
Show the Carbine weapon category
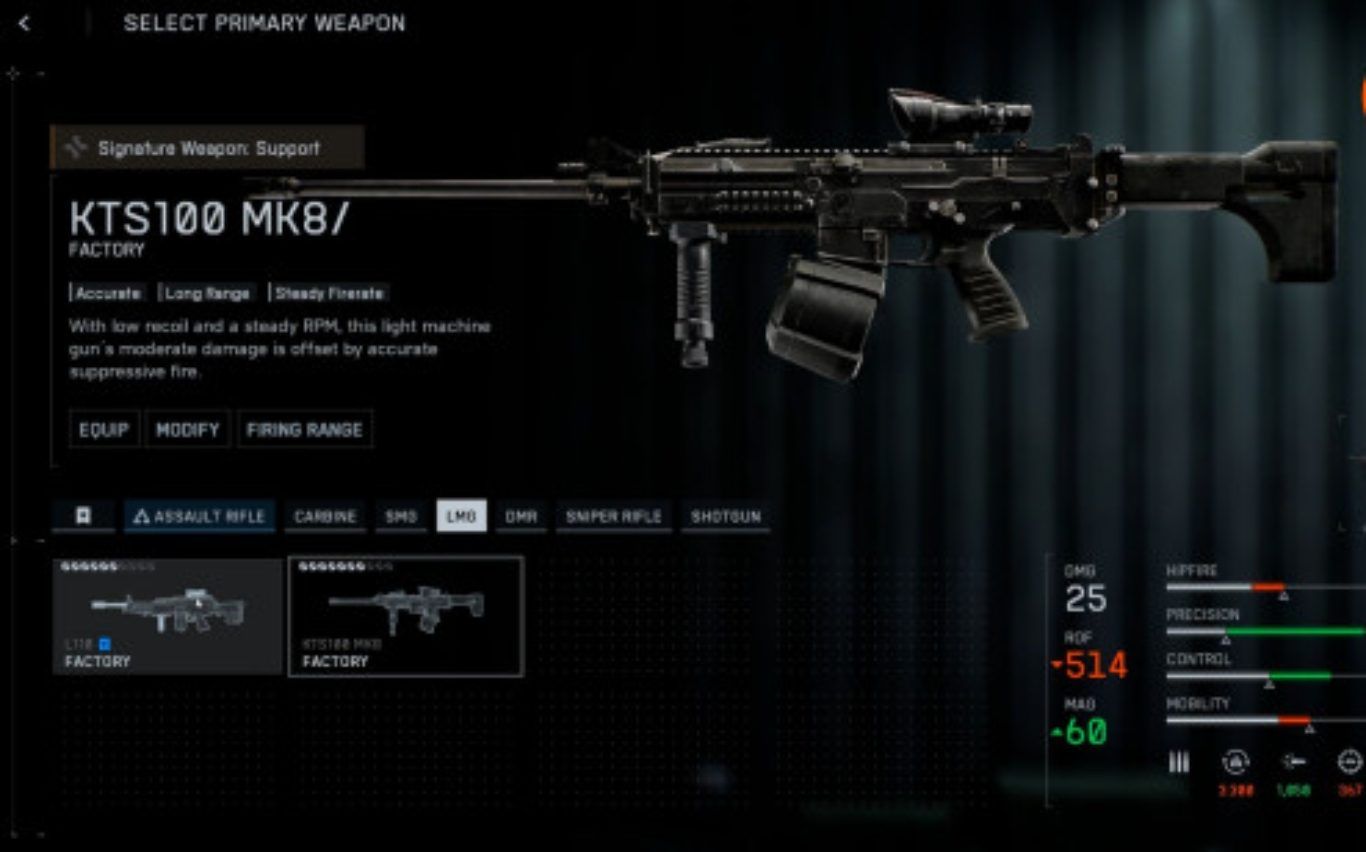(325, 516)
